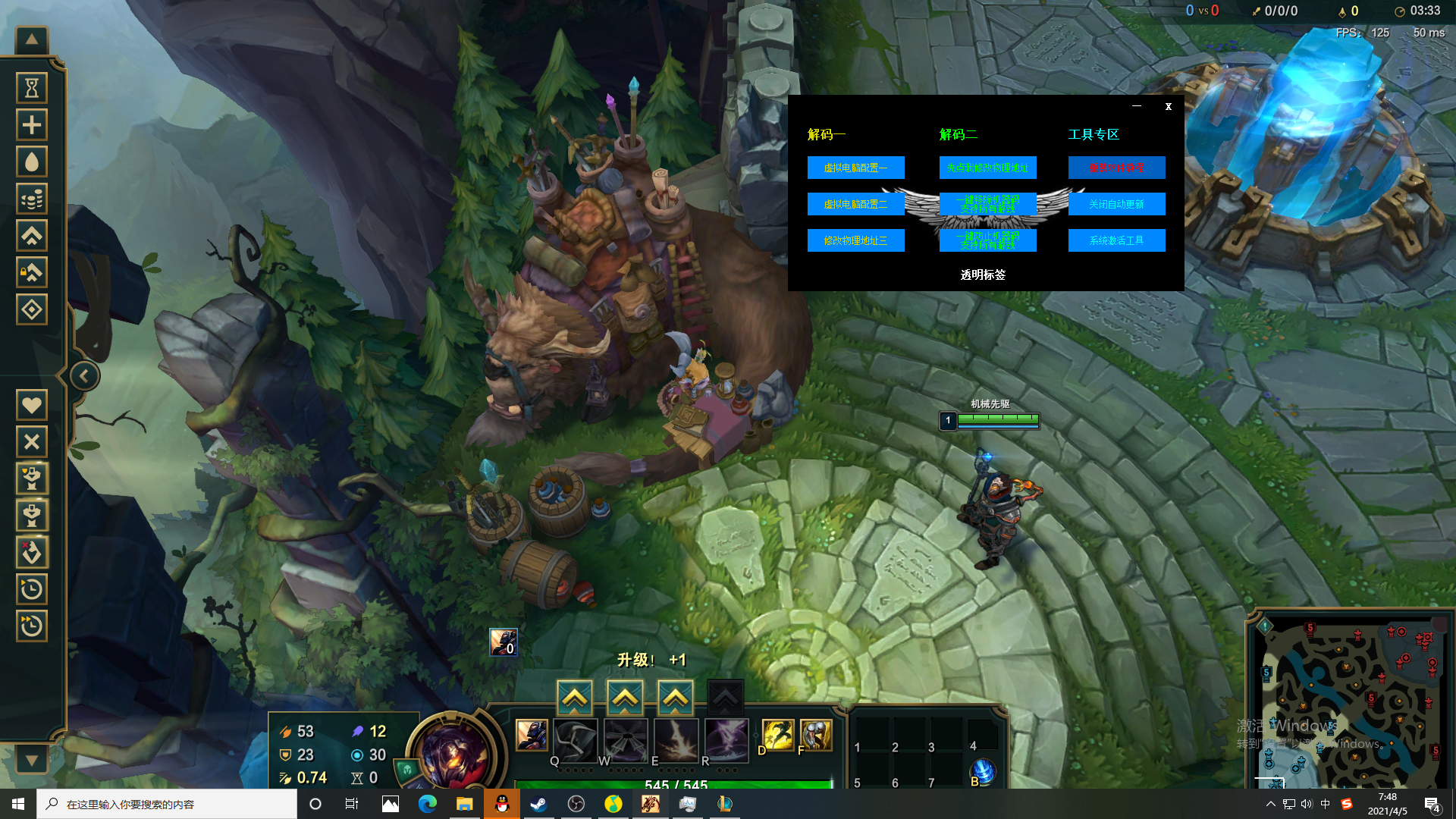
Task: Select the W ability icon
Action: pyautogui.click(x=626, y=739)
